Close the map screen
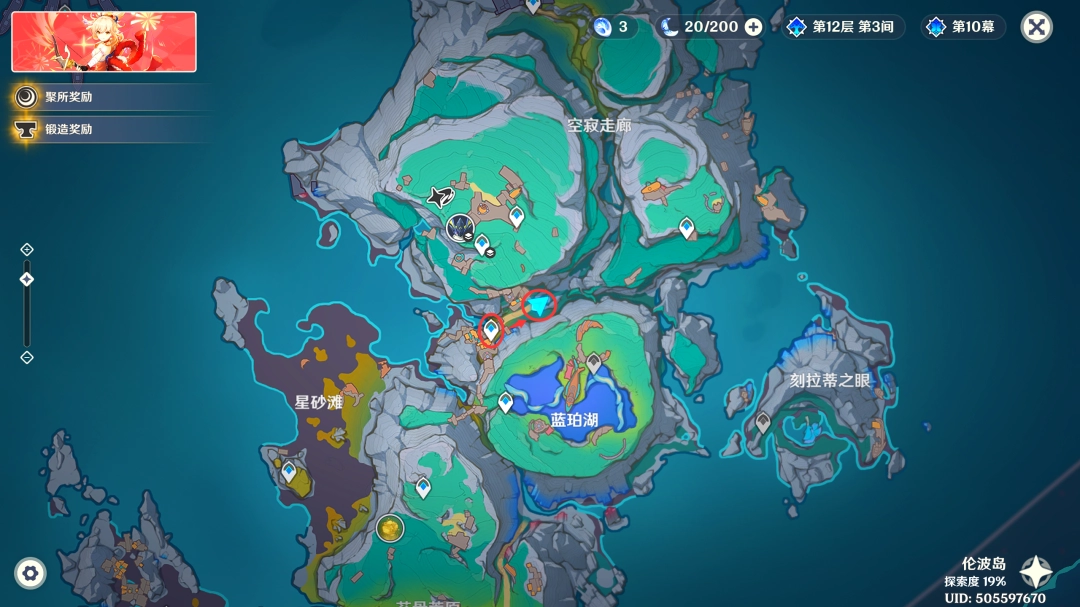This screenshot has width=1080, height=607. click(1037, 27)
